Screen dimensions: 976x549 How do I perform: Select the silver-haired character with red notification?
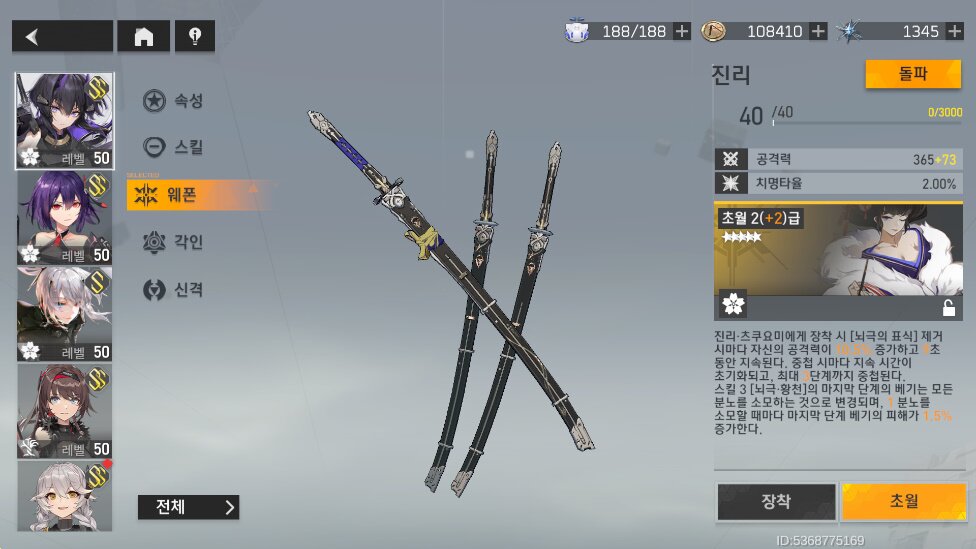pyautogui.click(x=65, y=496)
